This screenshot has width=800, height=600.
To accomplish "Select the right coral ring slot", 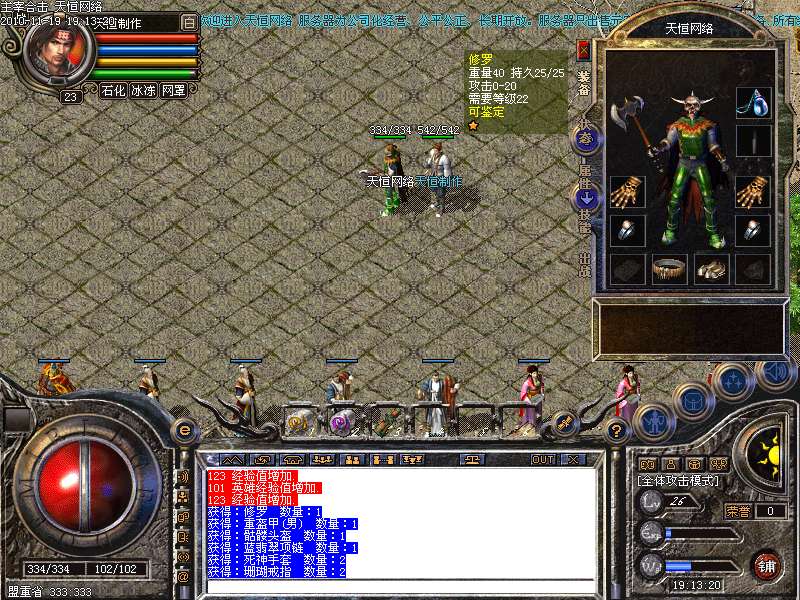I will pos(752,230).
